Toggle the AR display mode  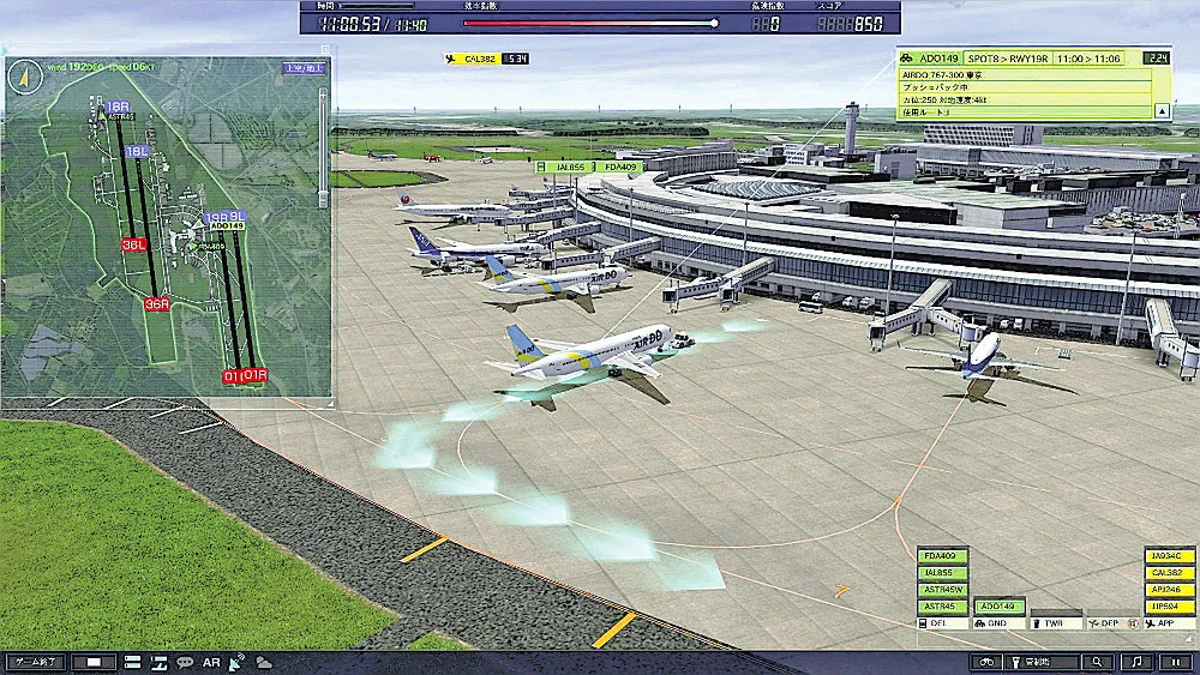[211, 662]
